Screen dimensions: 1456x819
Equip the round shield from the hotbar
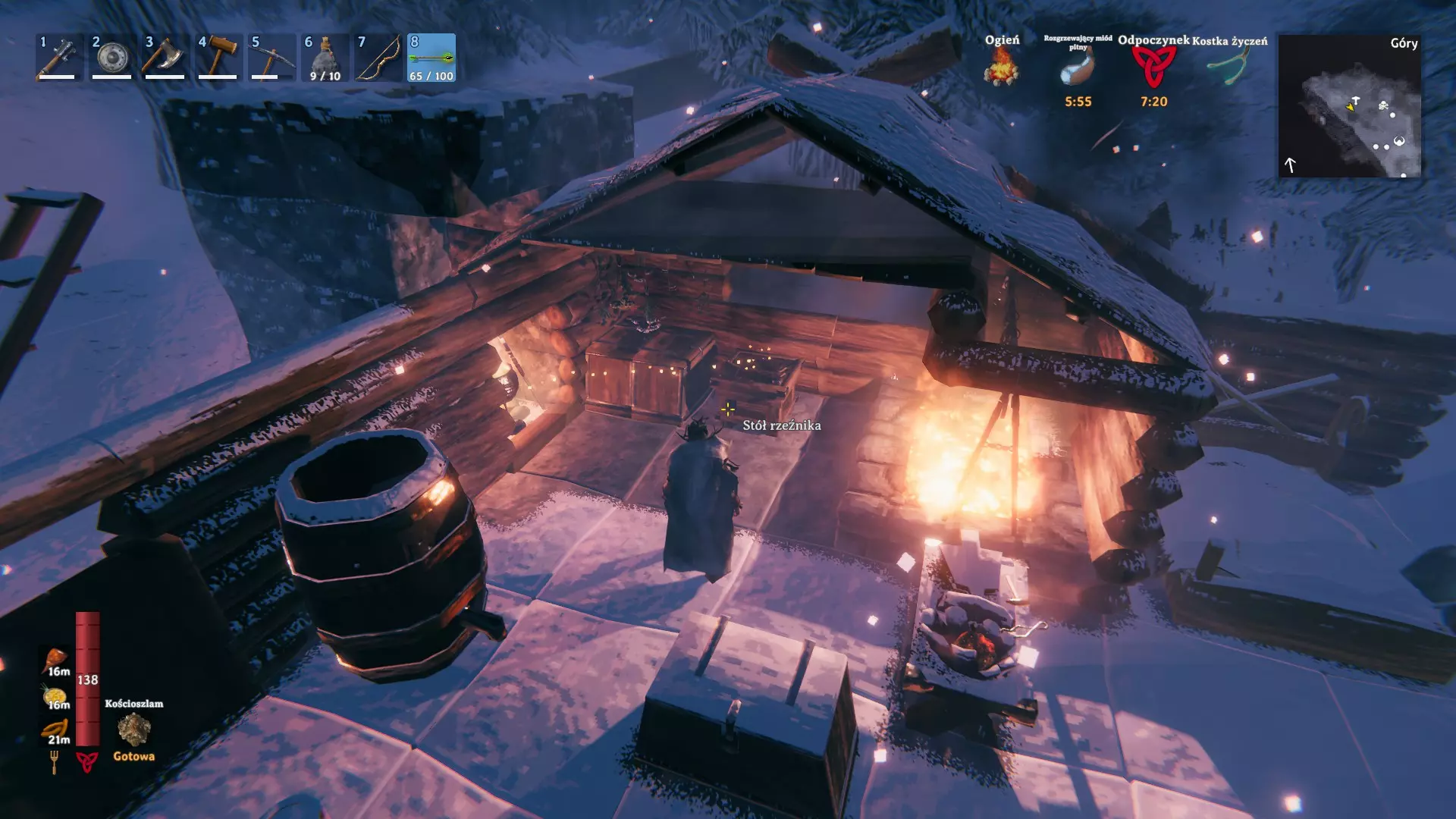112,57
